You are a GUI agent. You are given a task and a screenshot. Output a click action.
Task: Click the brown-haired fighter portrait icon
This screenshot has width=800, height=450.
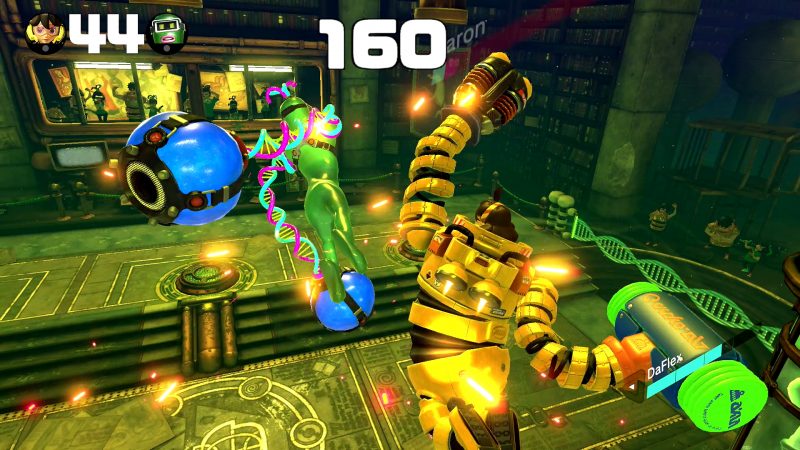(x=43, y=34)
